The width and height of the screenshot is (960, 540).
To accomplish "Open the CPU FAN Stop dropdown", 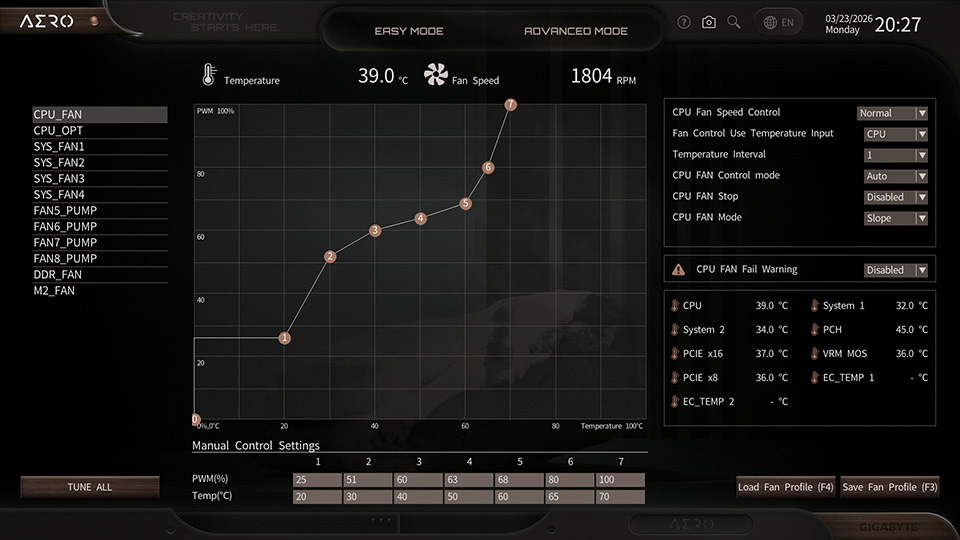I will pyautogui.click(x=896, y=197).
